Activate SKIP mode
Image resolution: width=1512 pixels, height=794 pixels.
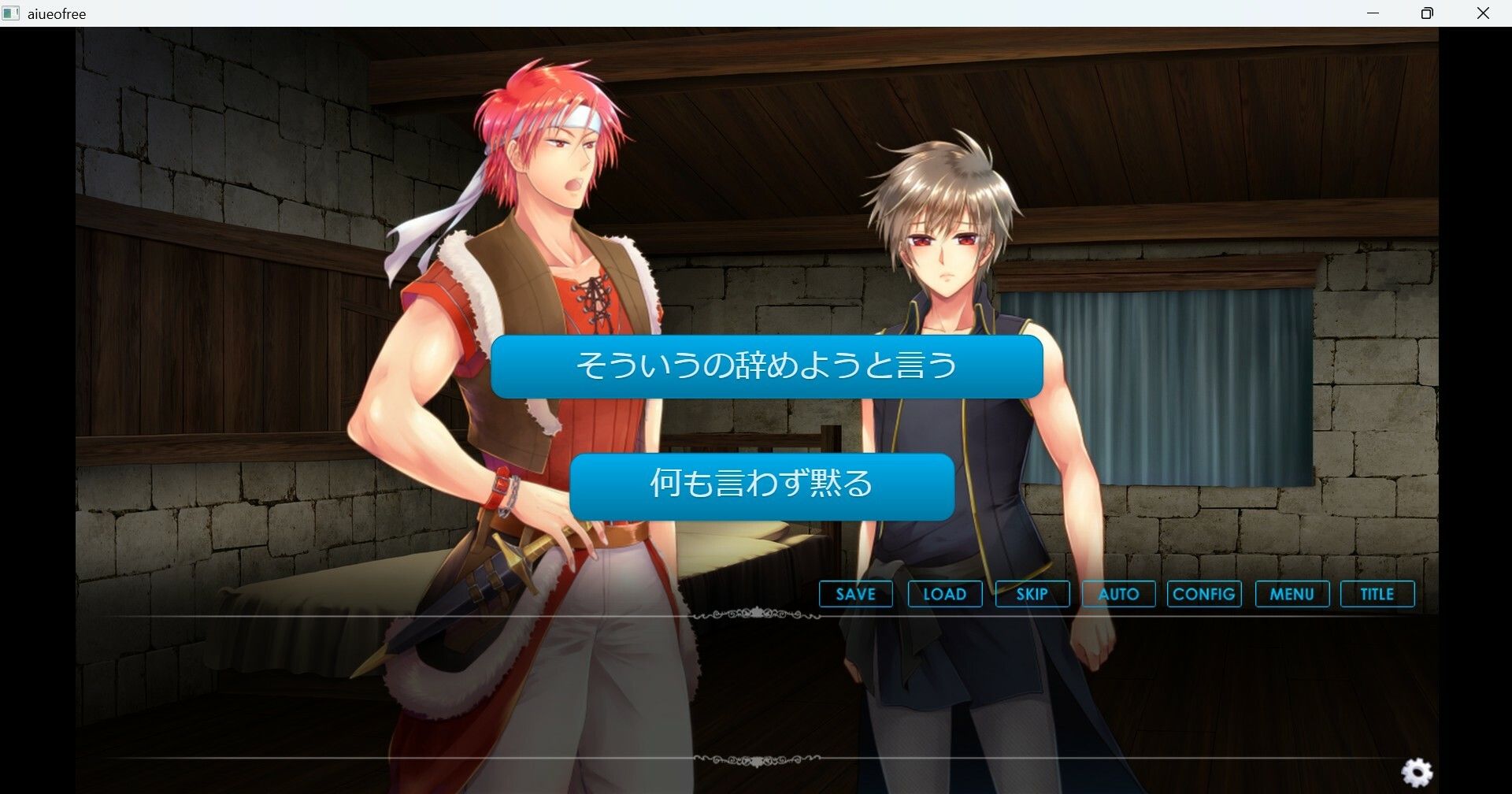(x=1032, y=594)
